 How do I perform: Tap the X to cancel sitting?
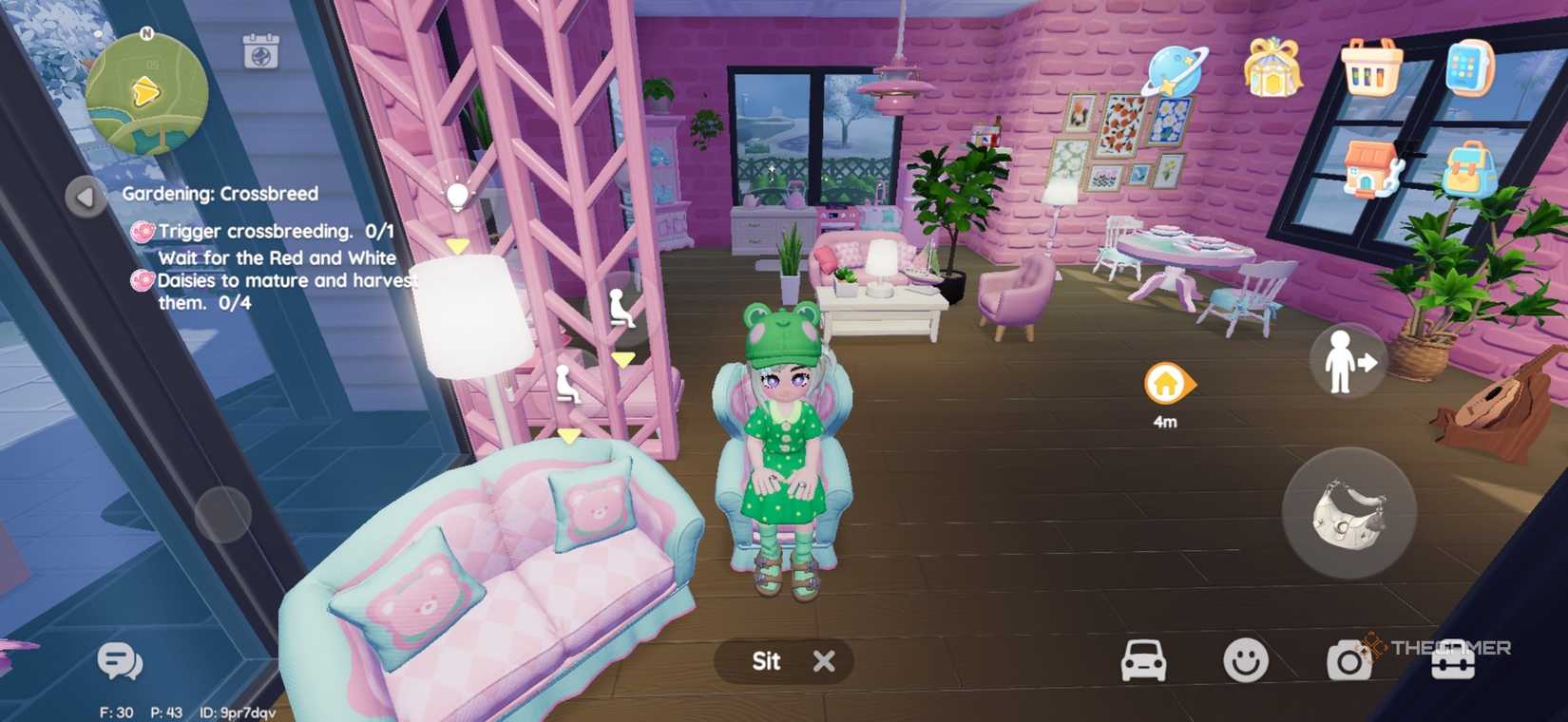click(823, 660)
